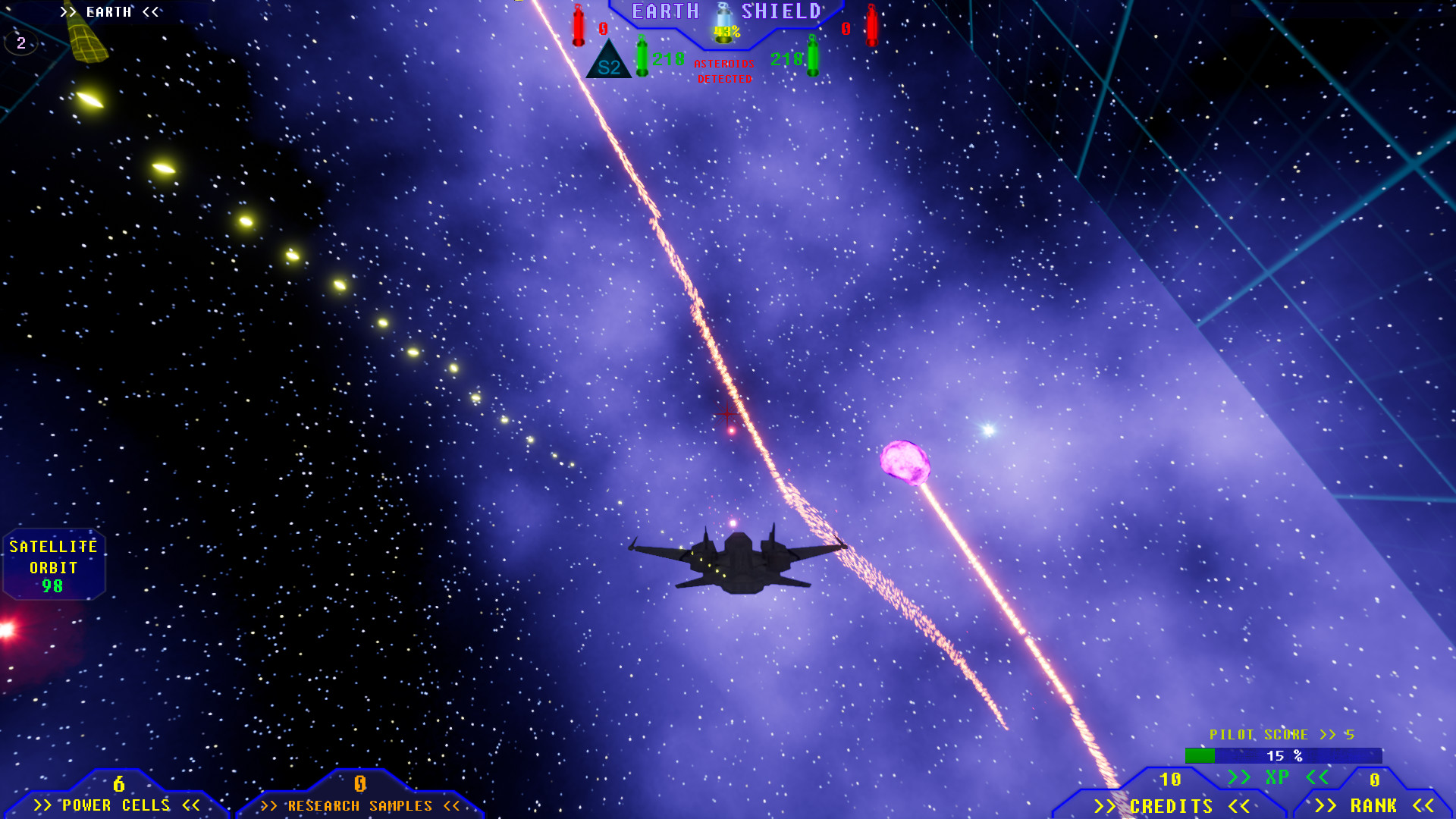Click the S2 triangle sector indicator

pos(607,61)
